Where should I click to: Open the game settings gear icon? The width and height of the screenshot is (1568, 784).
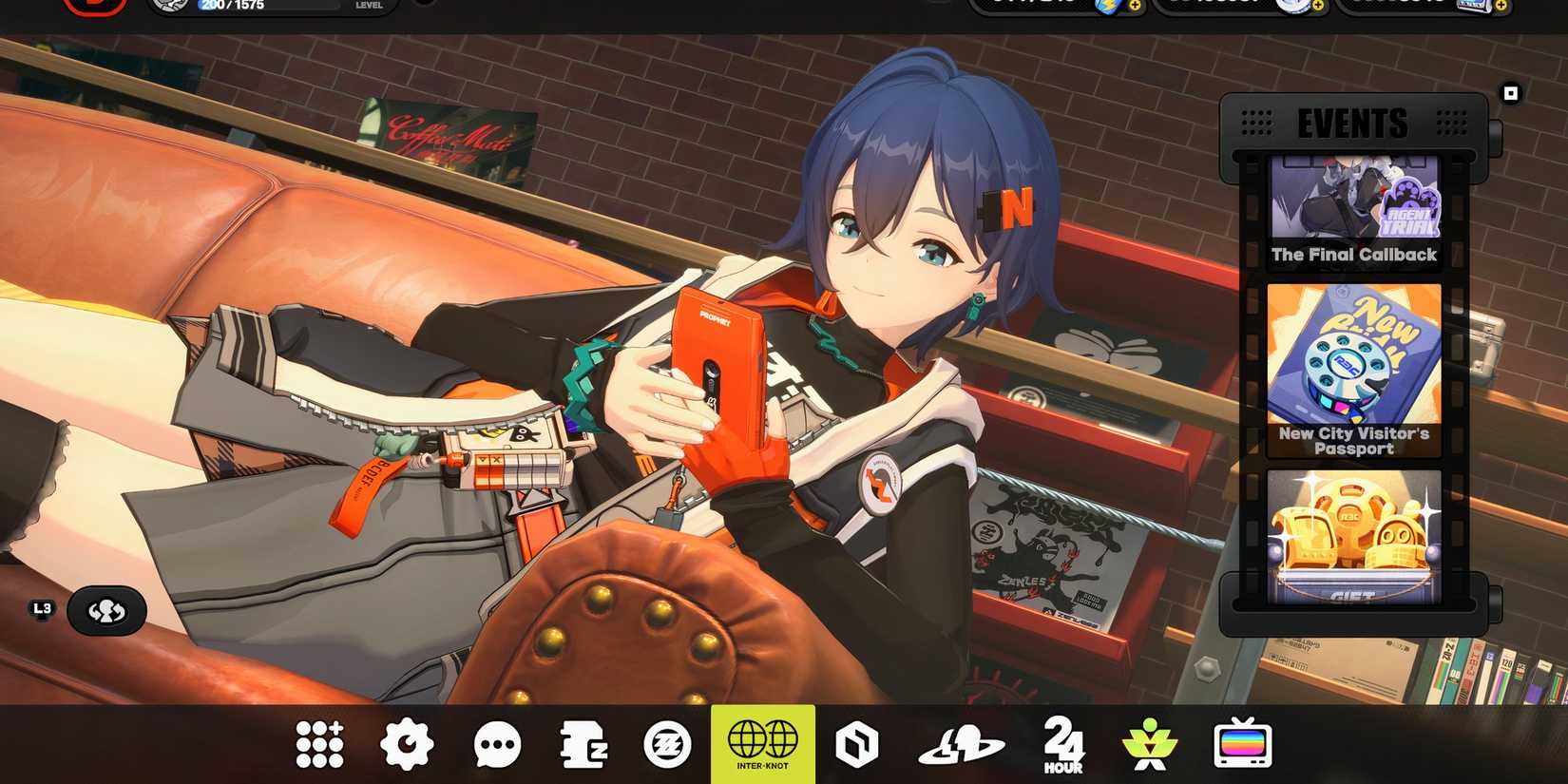point(408,743)
